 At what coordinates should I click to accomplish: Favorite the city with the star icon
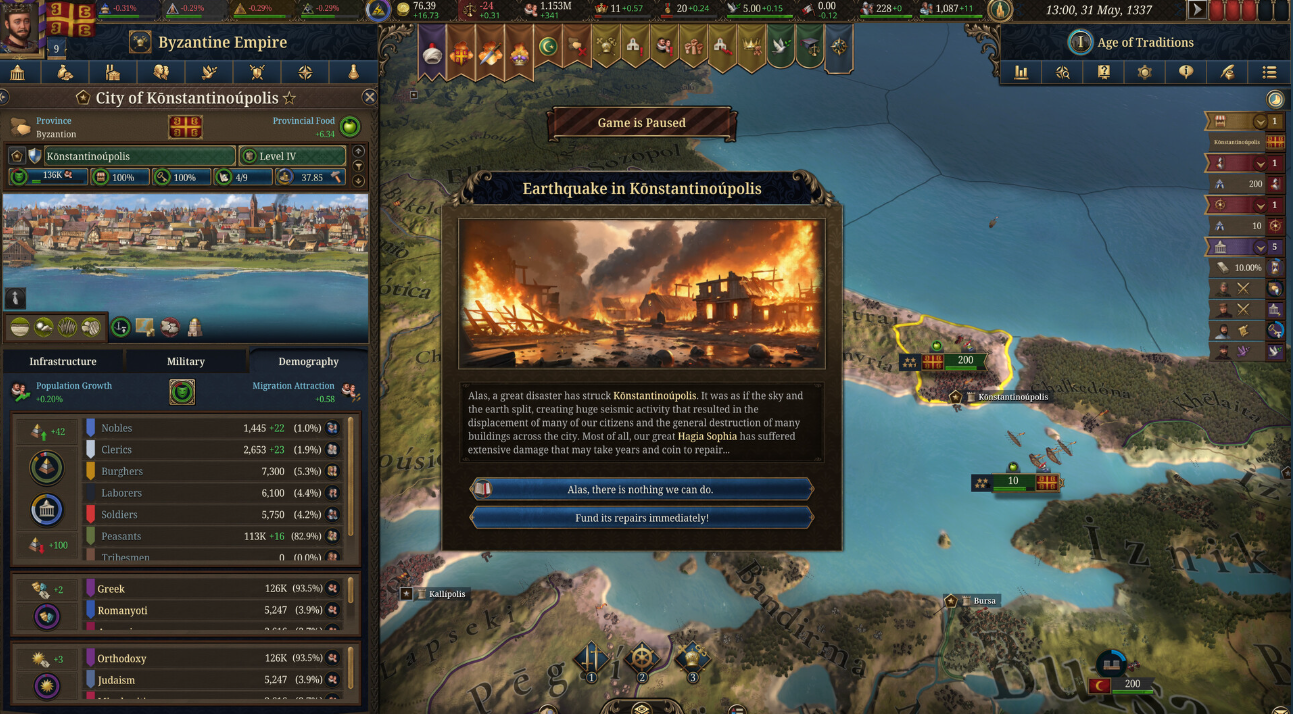pos(290,98)
